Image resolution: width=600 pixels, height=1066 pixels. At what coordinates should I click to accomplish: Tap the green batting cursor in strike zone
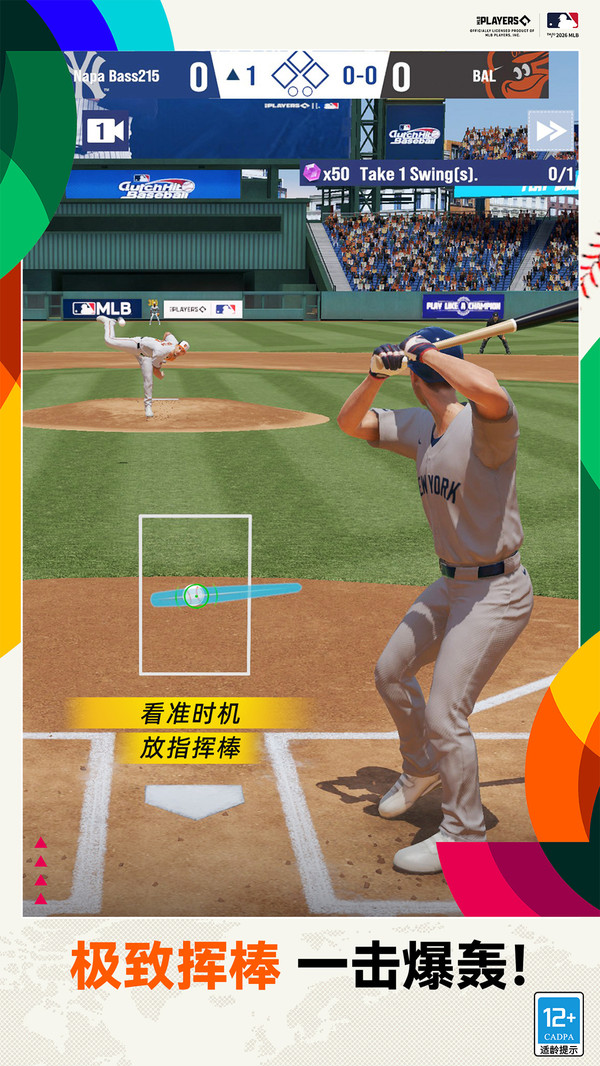point(196,595)
